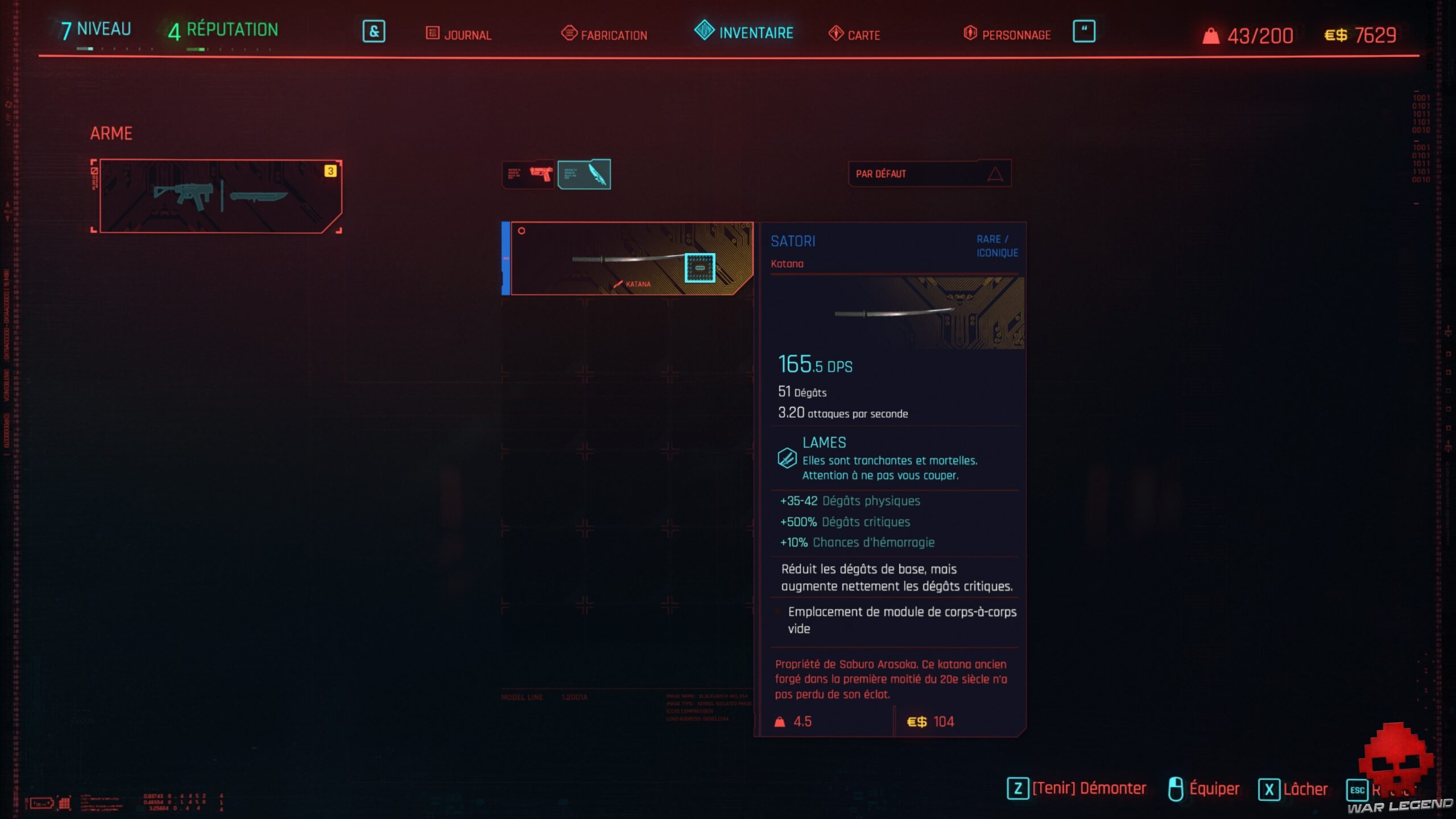This screenshot has width=1456, height=819.
Task: Click the quotation mark icon right of Personnage
Action: [x=1084, y=32]
